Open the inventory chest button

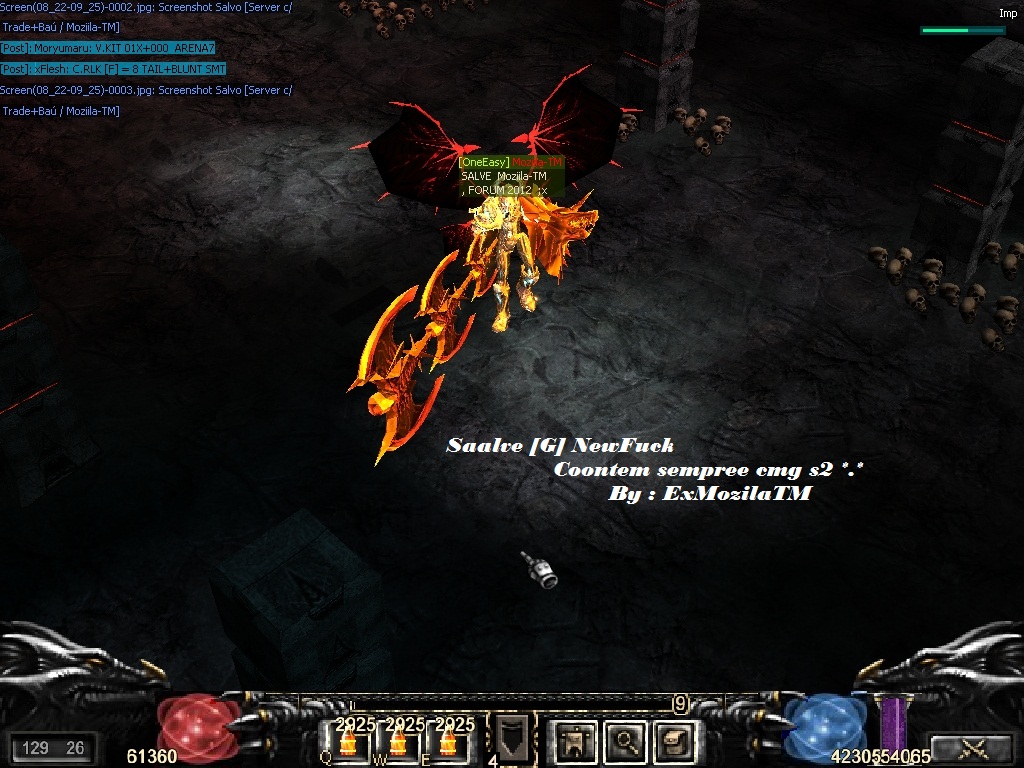(674, 741)
